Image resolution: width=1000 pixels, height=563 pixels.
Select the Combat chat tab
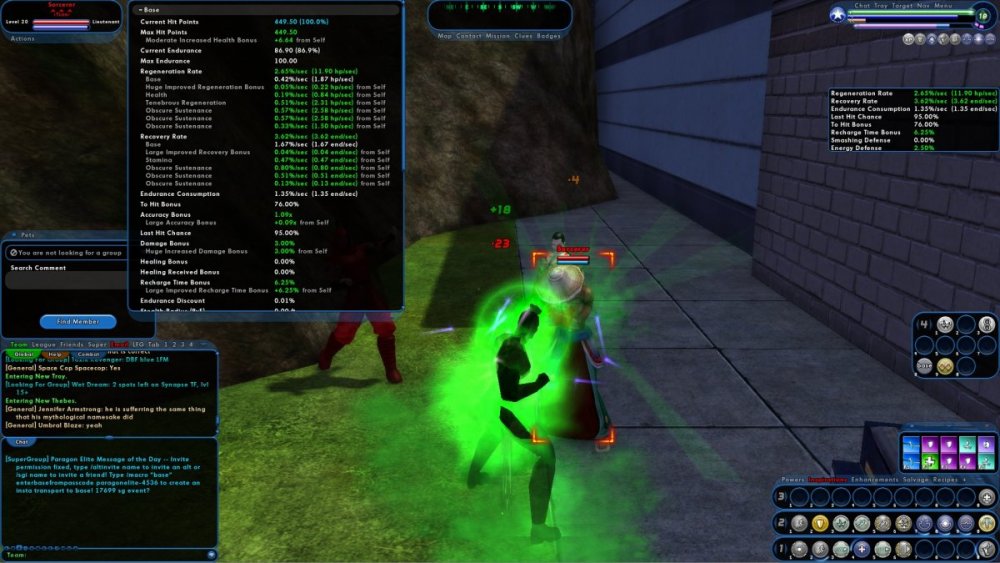tap(88, 354)
